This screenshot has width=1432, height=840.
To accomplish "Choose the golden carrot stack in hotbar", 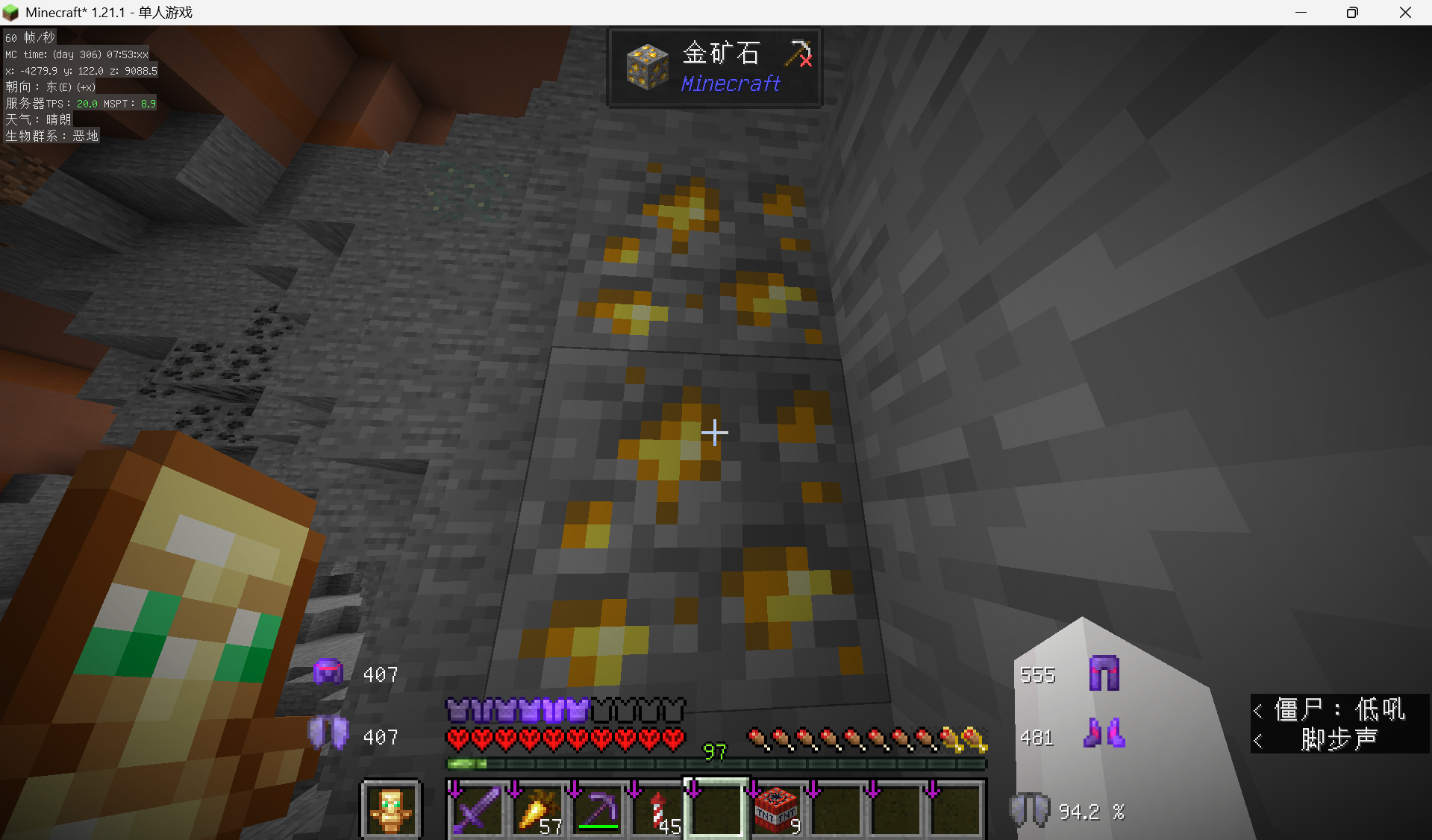I will (x=536, y=809).
